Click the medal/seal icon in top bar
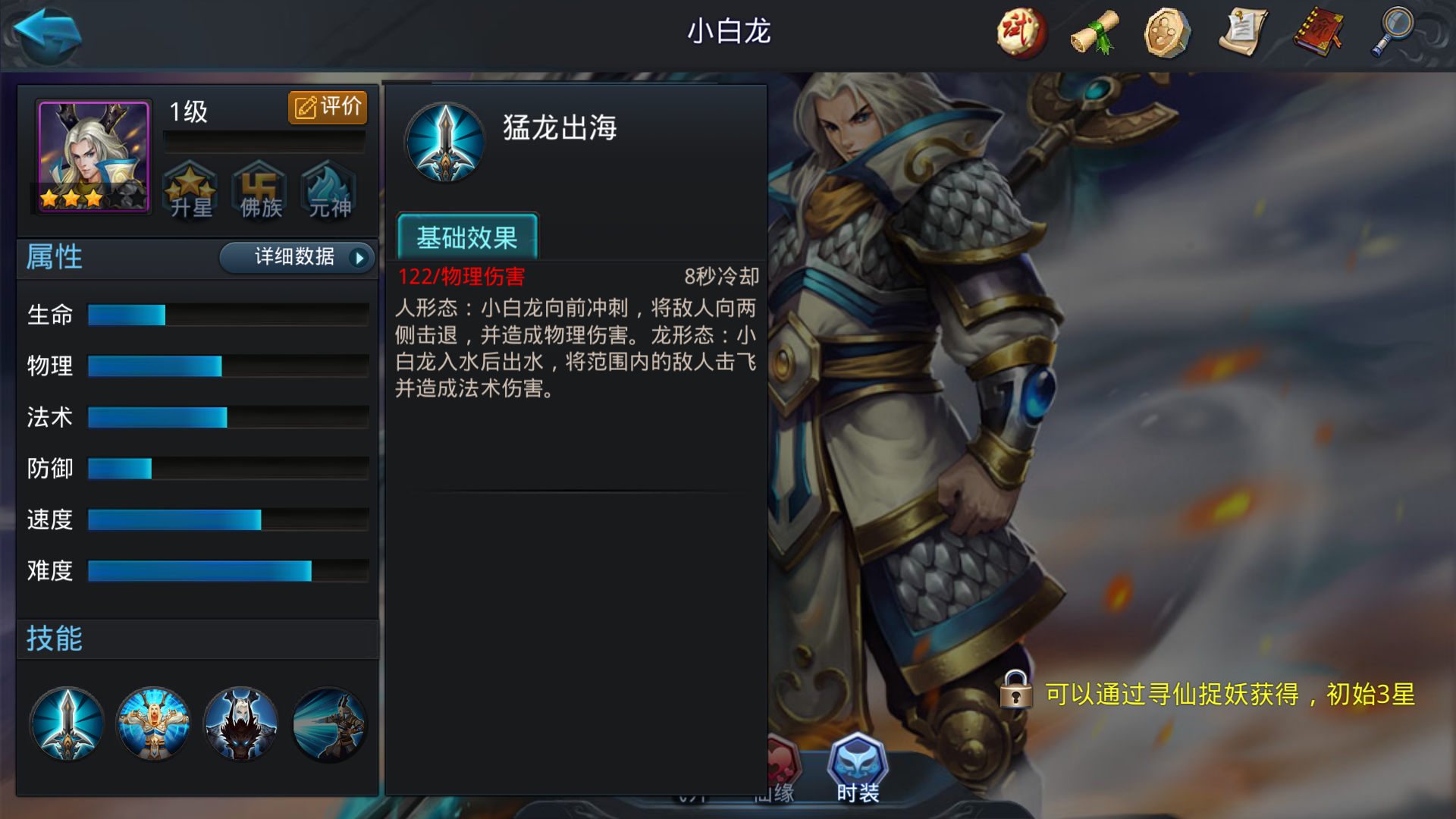This screenshot has height=819, width=1456. (x=1169, y=32)
